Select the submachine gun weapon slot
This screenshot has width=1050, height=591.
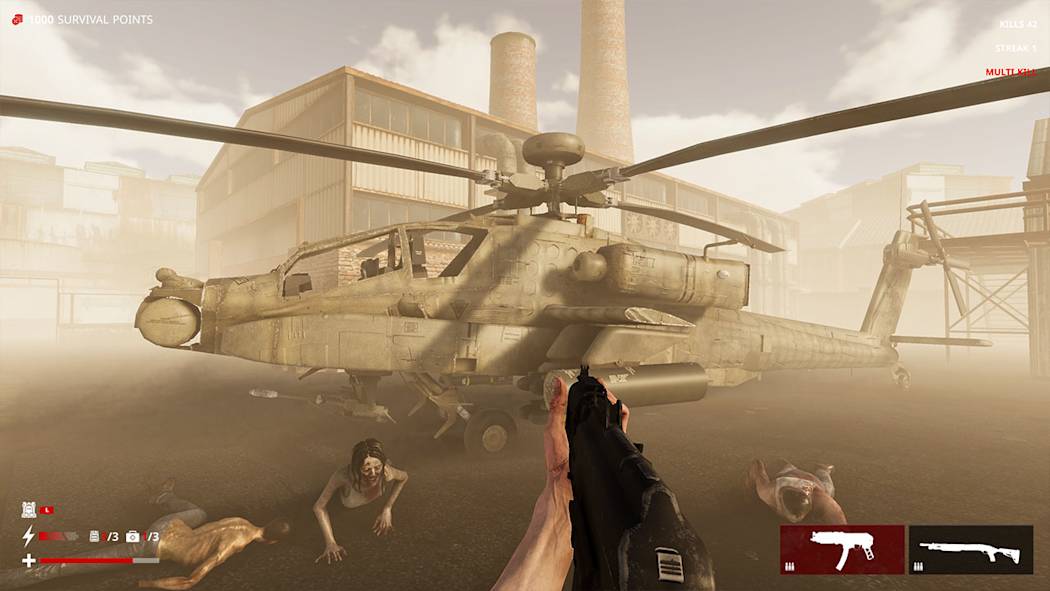(841, 550)
